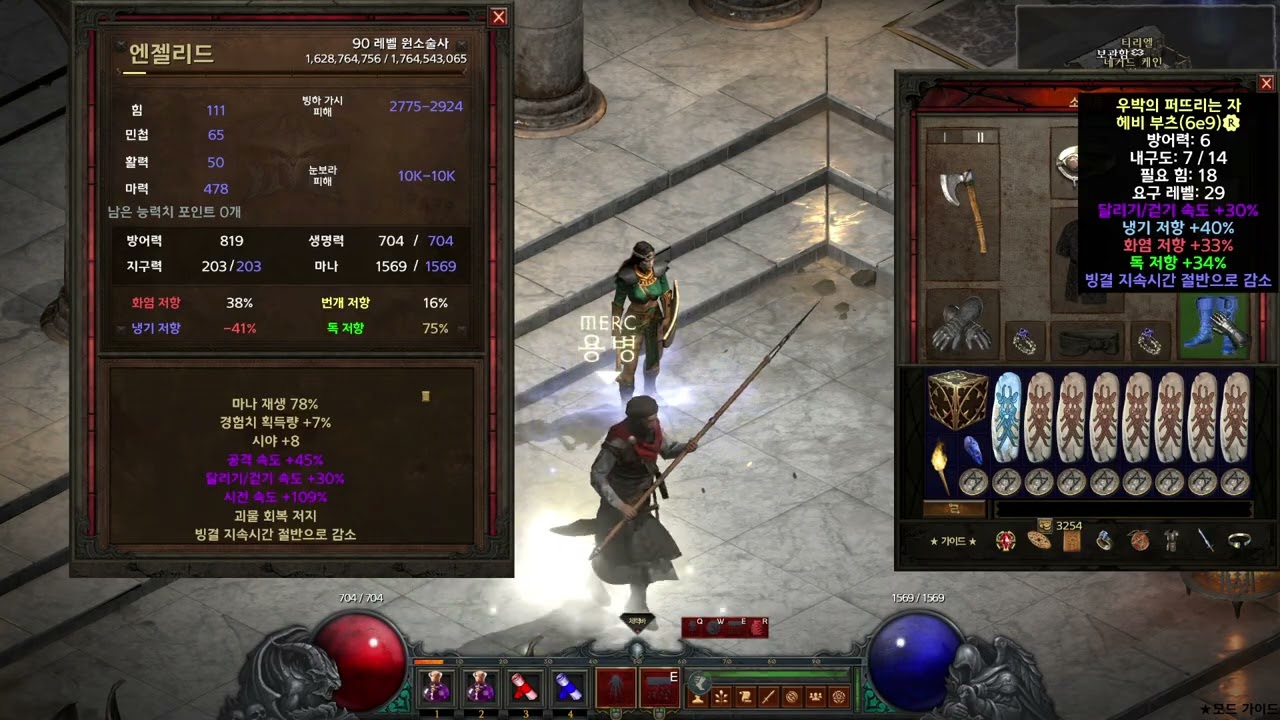Switch to weapon set II tab
This screenshot has width=1280, height=720.
tap(980, 137)
